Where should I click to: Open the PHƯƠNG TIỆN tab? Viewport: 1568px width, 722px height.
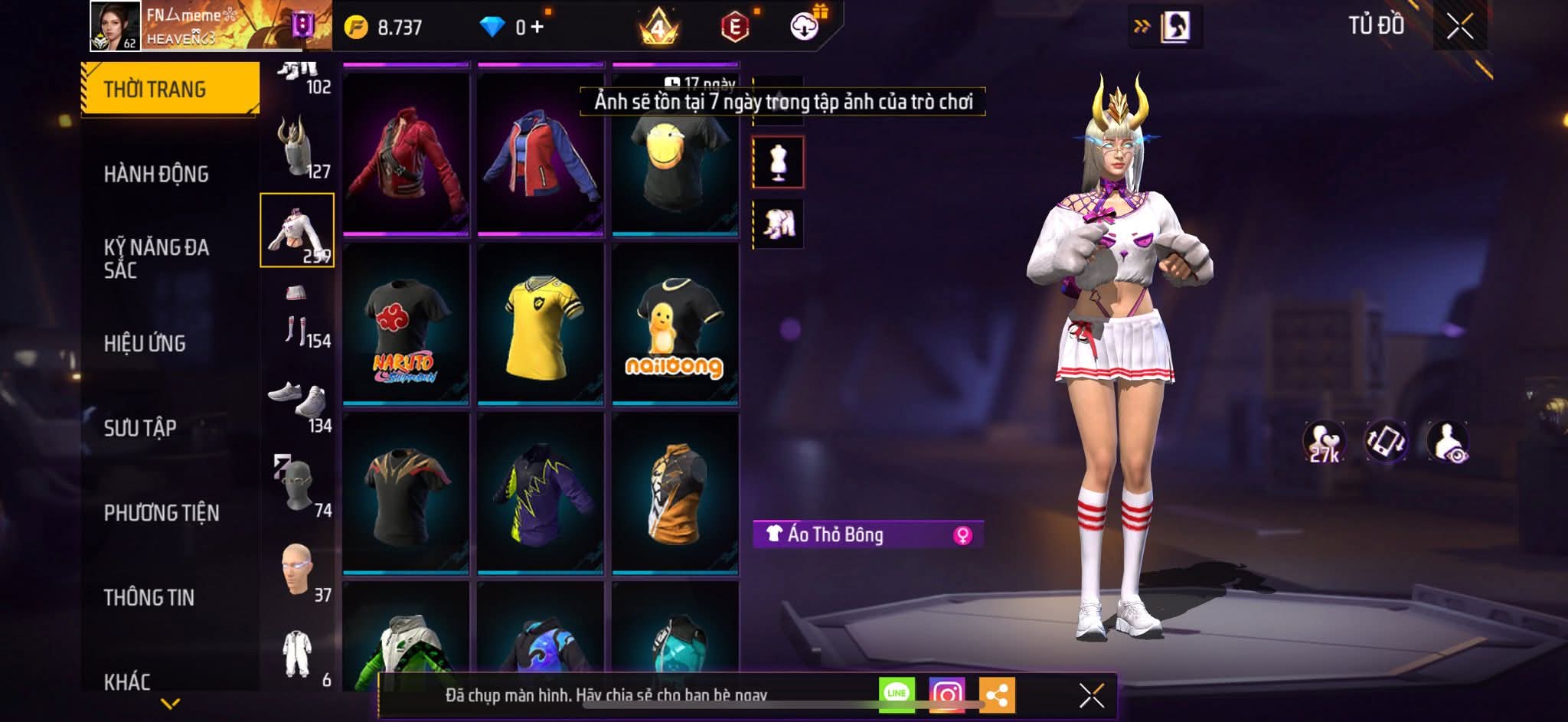[x=162, y=512]
